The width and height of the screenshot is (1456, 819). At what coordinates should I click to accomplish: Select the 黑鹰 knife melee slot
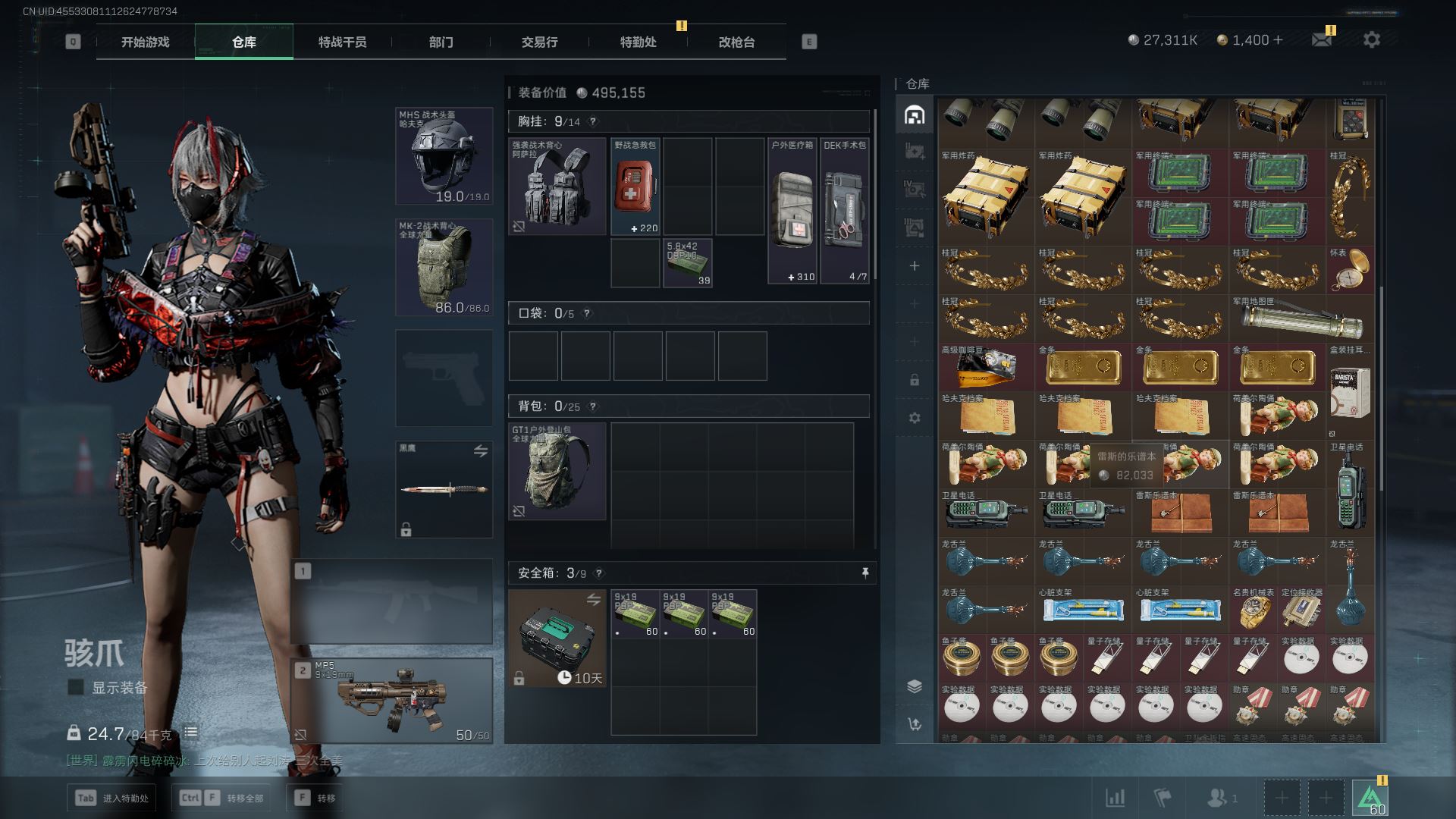coord(444,489)
